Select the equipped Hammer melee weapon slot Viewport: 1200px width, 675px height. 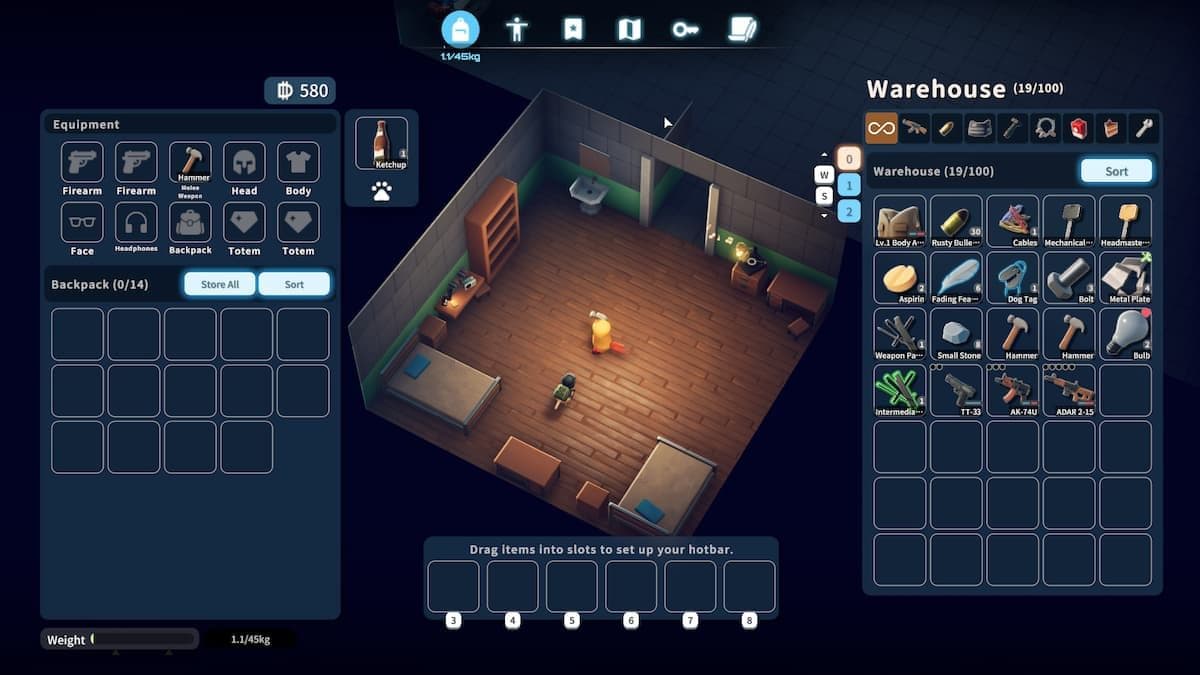coord(190,165)
